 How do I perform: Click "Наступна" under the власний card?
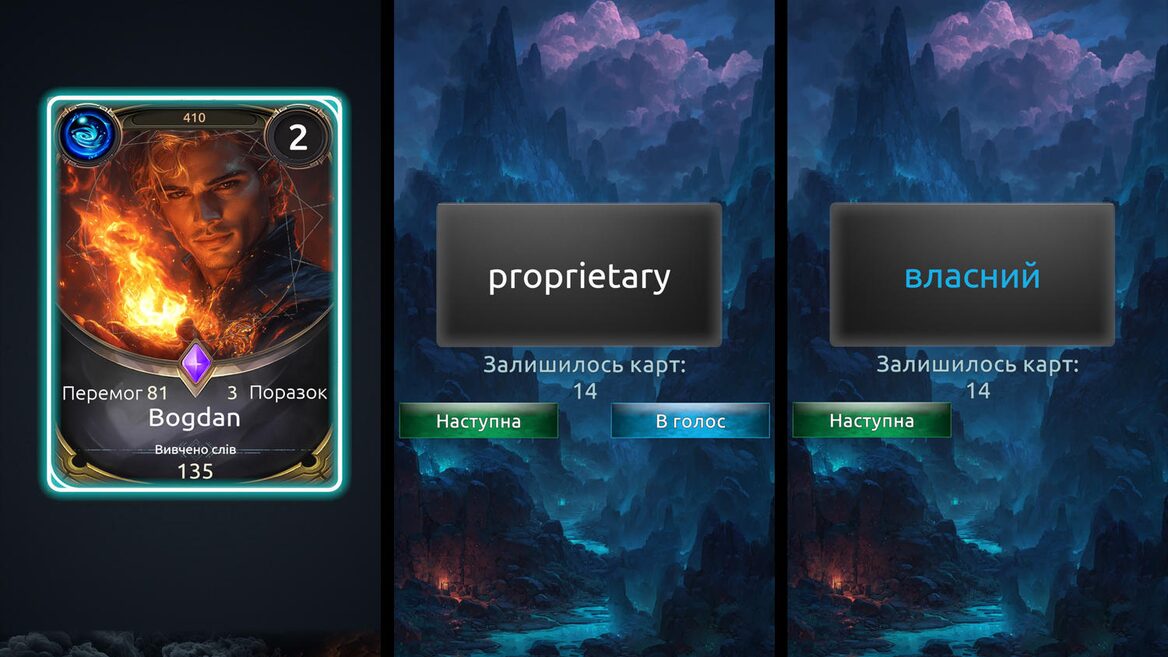click(871, 421)
